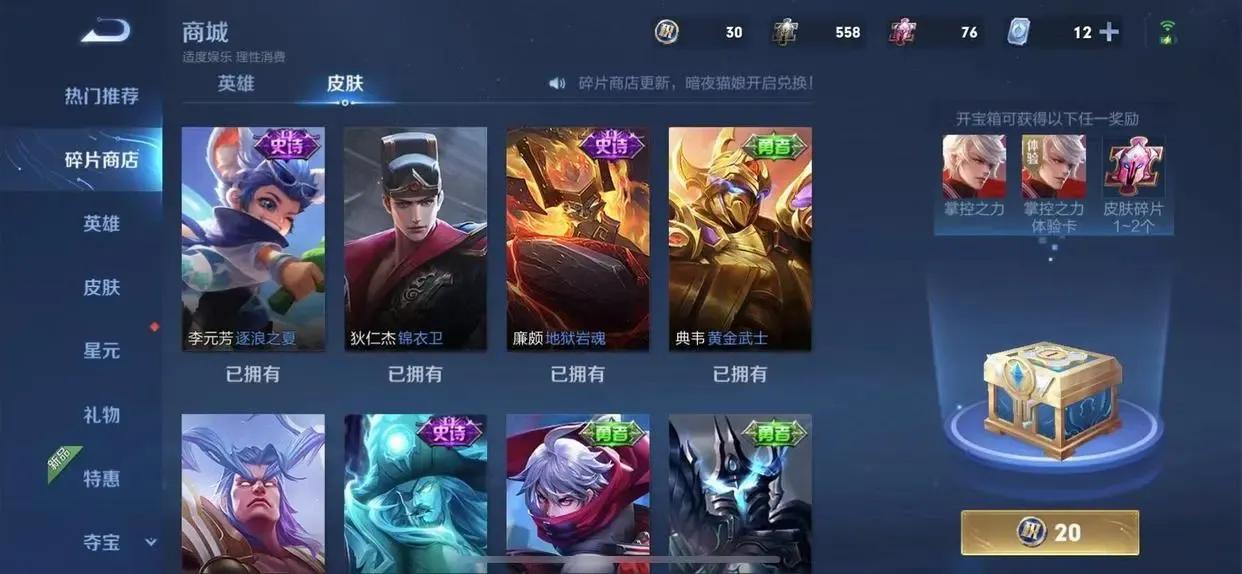Switch to the 英雄 top tab

[236, 83]
